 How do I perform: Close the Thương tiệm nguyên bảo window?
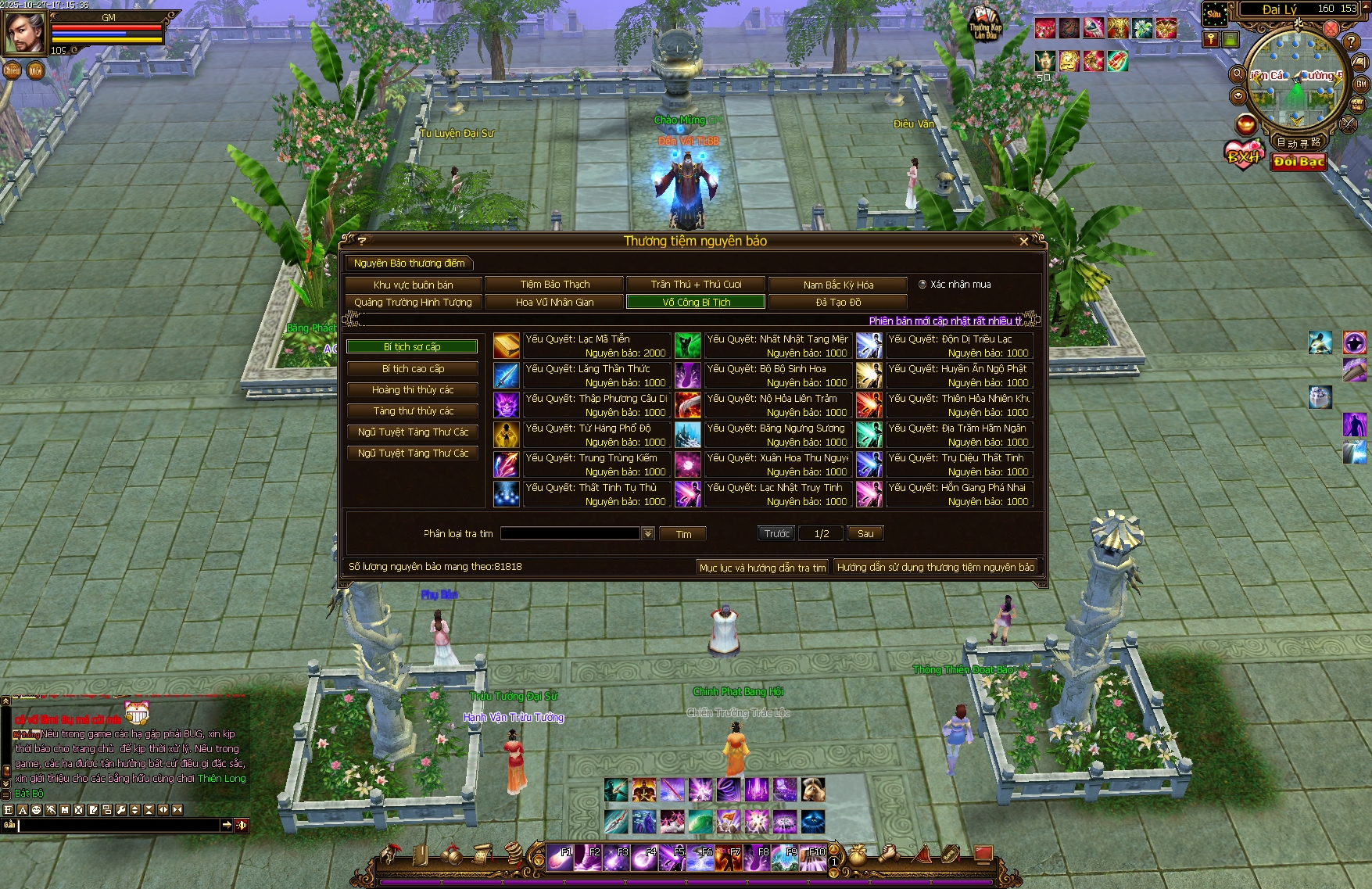tap(1024, 242)
